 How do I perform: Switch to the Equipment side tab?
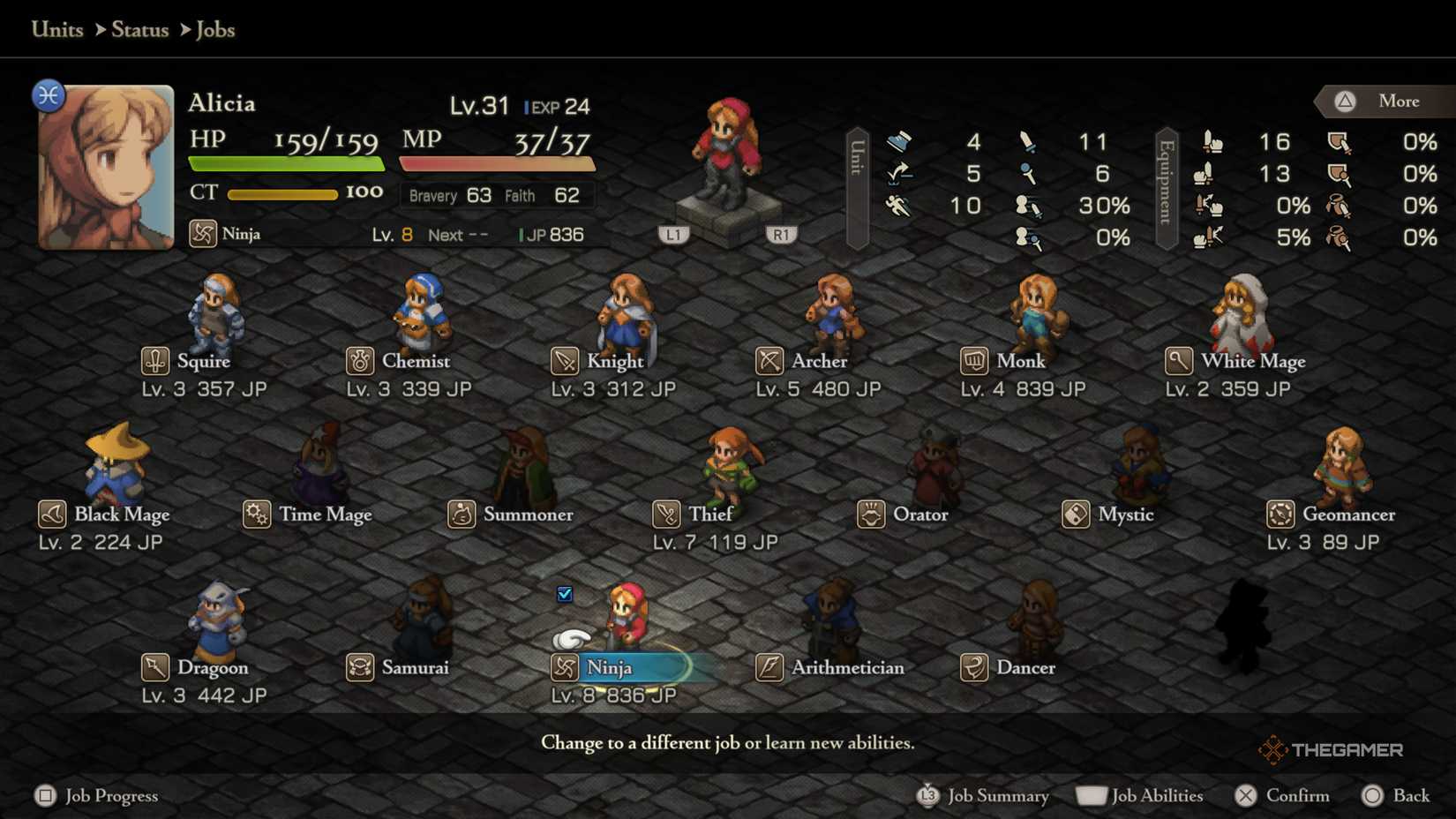pyautogui.click(x=1167, y=188)
